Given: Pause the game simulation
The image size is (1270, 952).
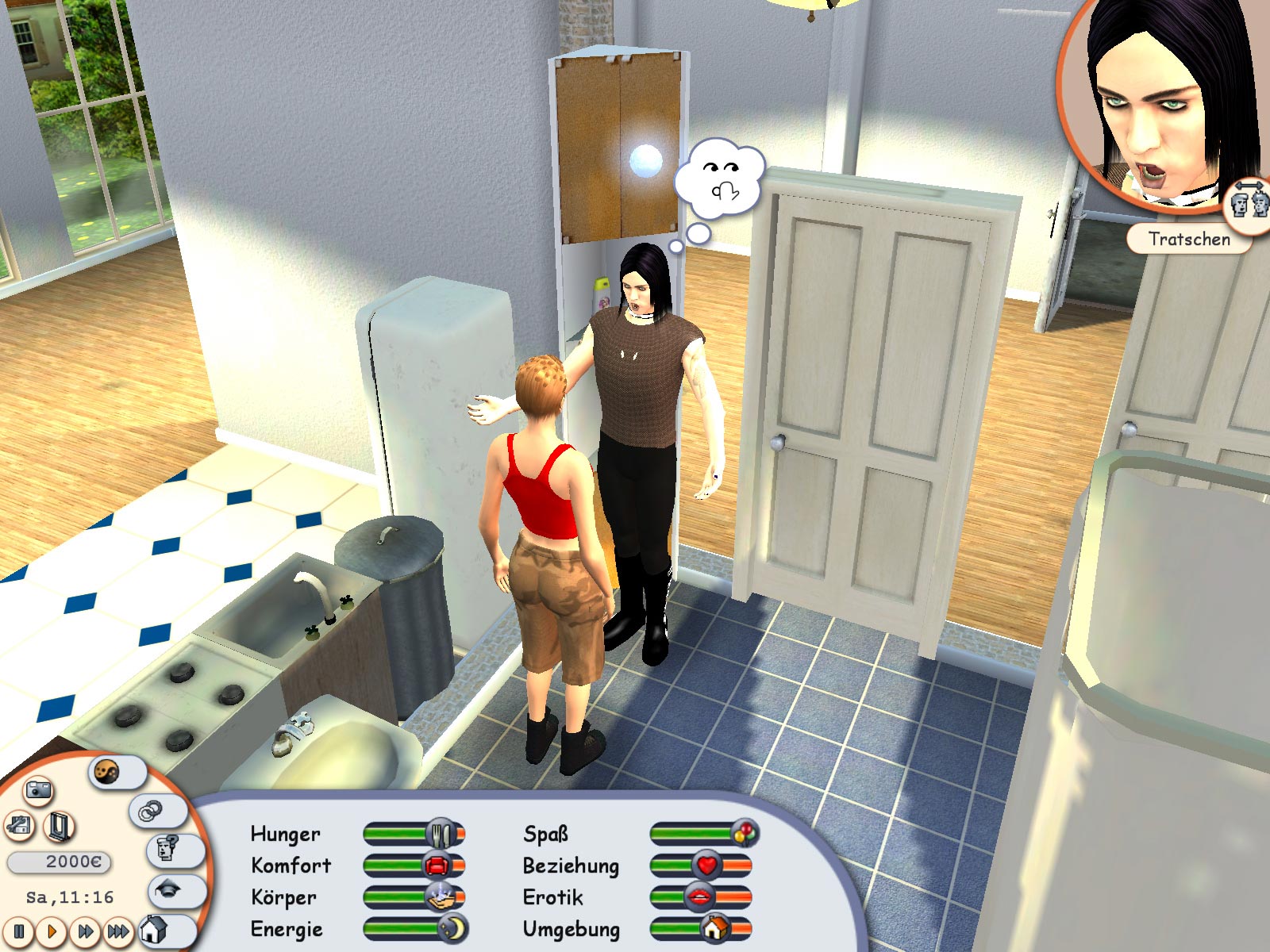Looking at the screenshot, I should click(18, 932).
